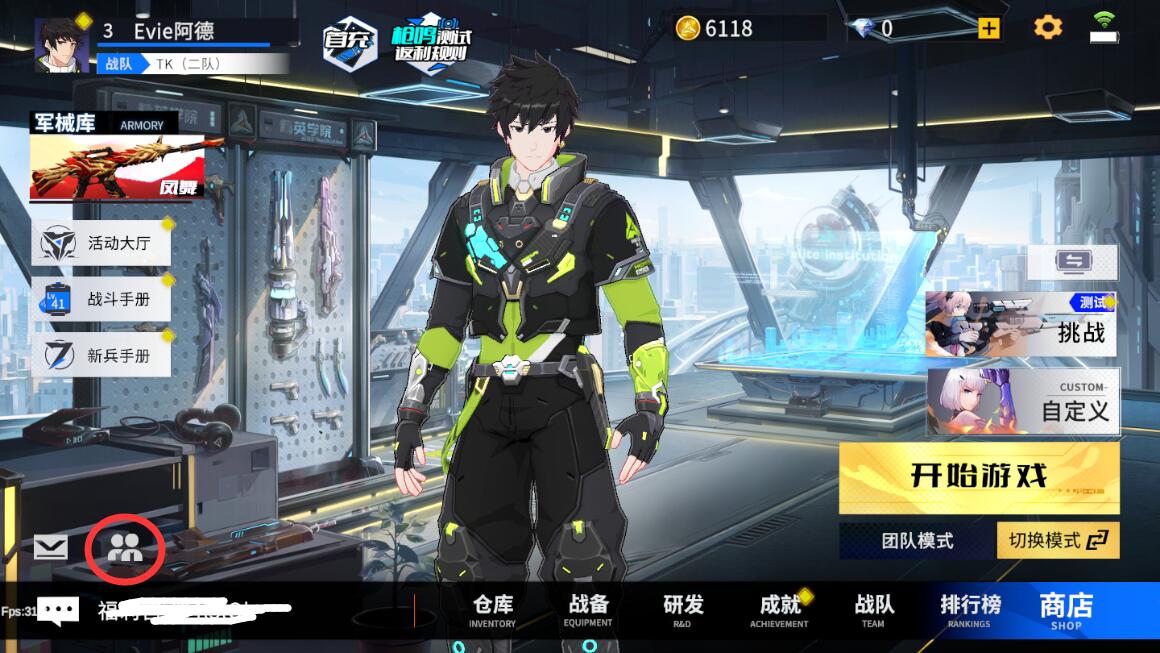Open the chat speech bubble

(58, 610)
